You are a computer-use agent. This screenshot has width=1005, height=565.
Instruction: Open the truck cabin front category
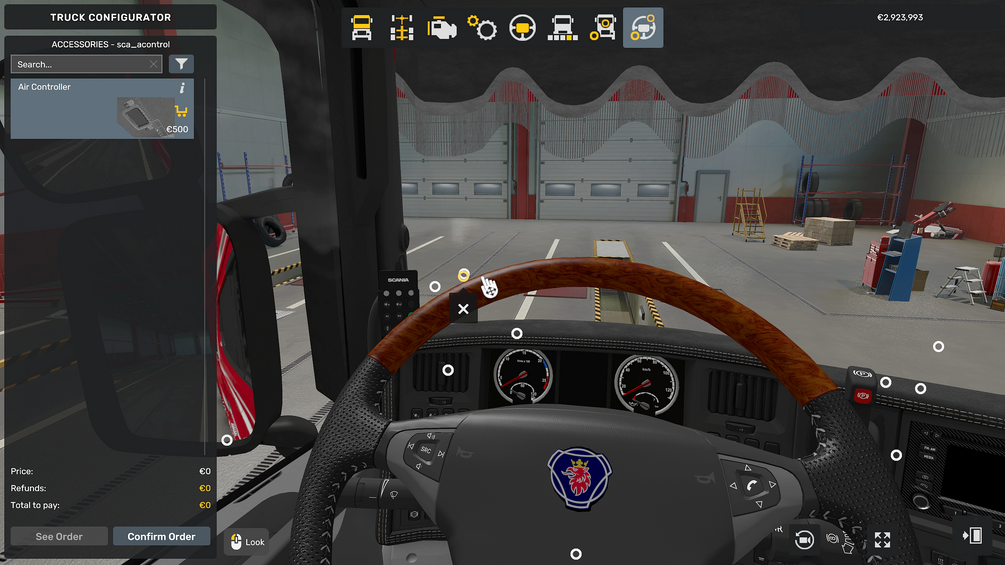point(362,28)
